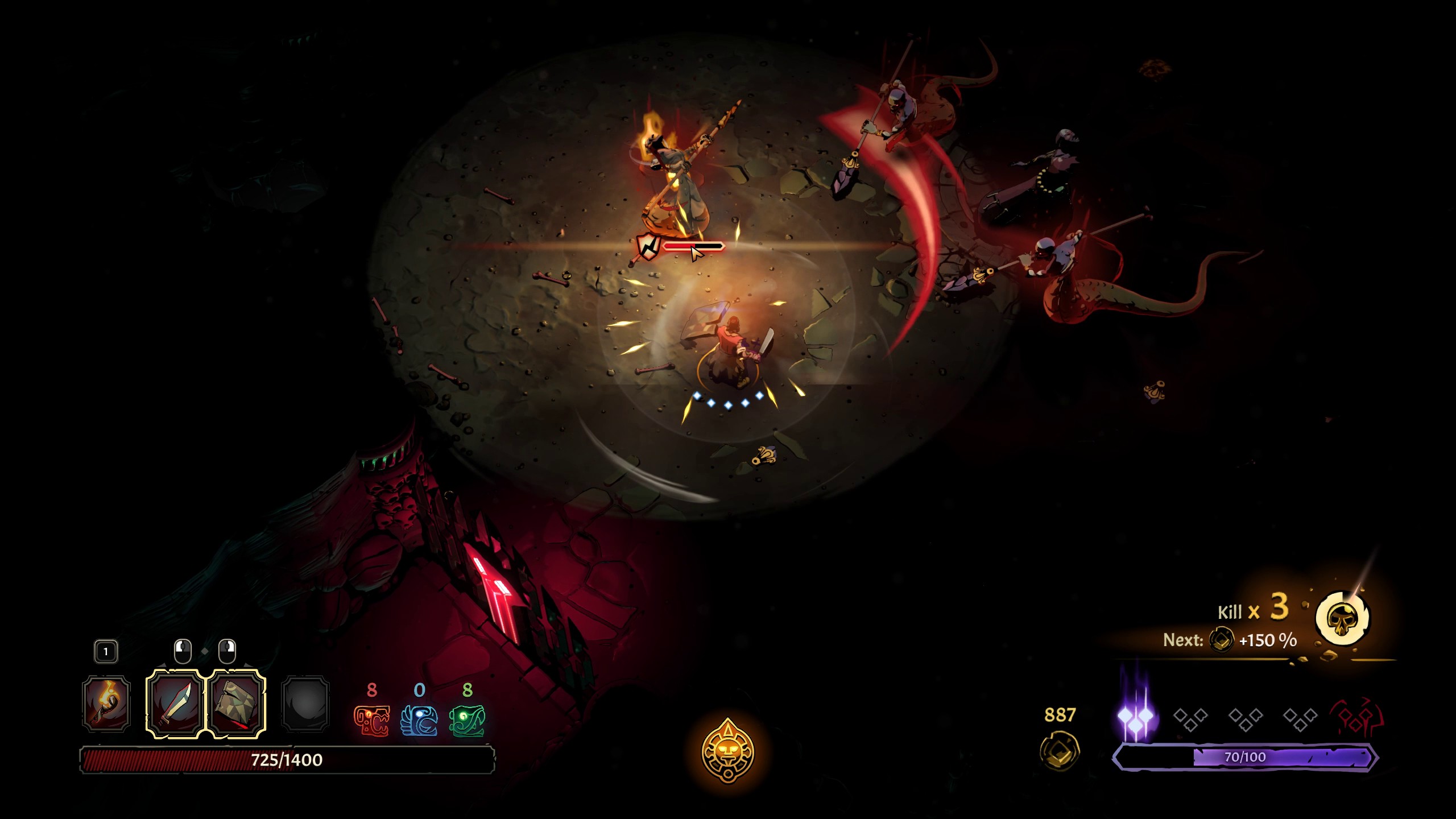Click the golden skull kill-streak icon
Viewport: 1456px width, 819px height.
coord(1343,619)
